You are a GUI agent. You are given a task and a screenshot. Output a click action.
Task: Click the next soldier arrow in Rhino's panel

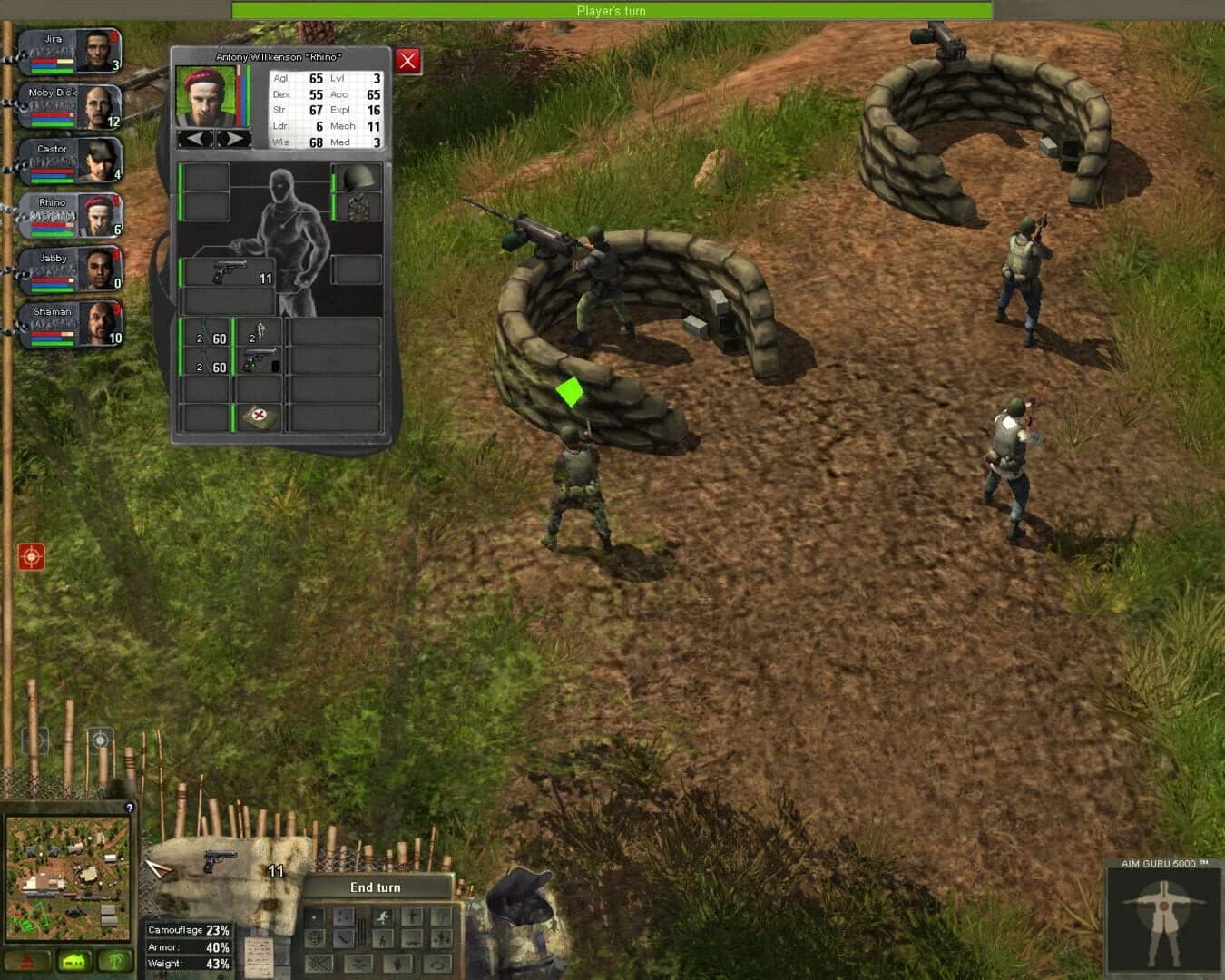tap(232, 138)
